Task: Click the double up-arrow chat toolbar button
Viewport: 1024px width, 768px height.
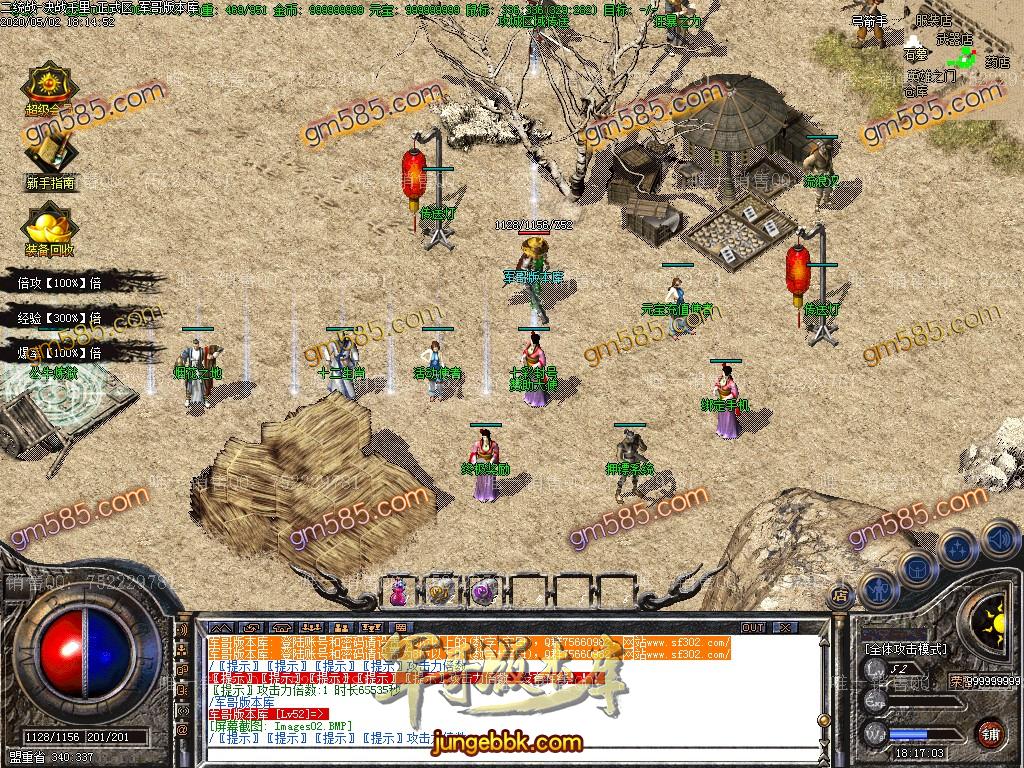Action: (x=221, y=627)
